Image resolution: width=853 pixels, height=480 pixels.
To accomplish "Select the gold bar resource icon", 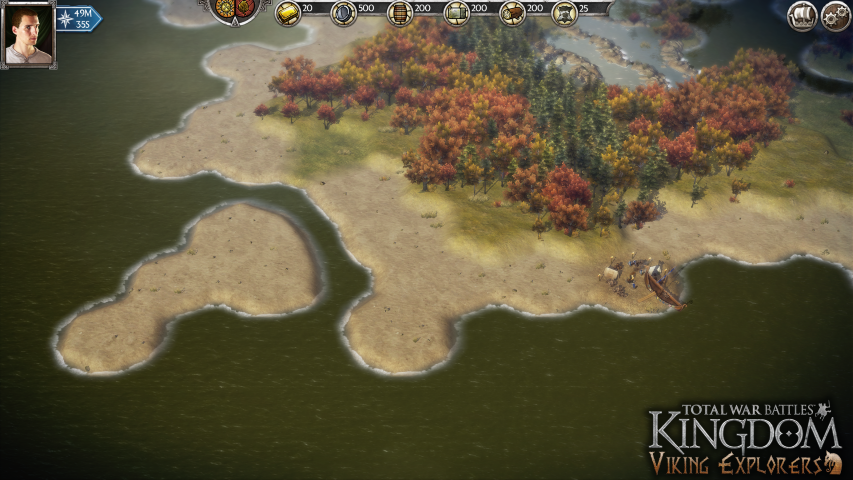I will [x=288, y=13].
